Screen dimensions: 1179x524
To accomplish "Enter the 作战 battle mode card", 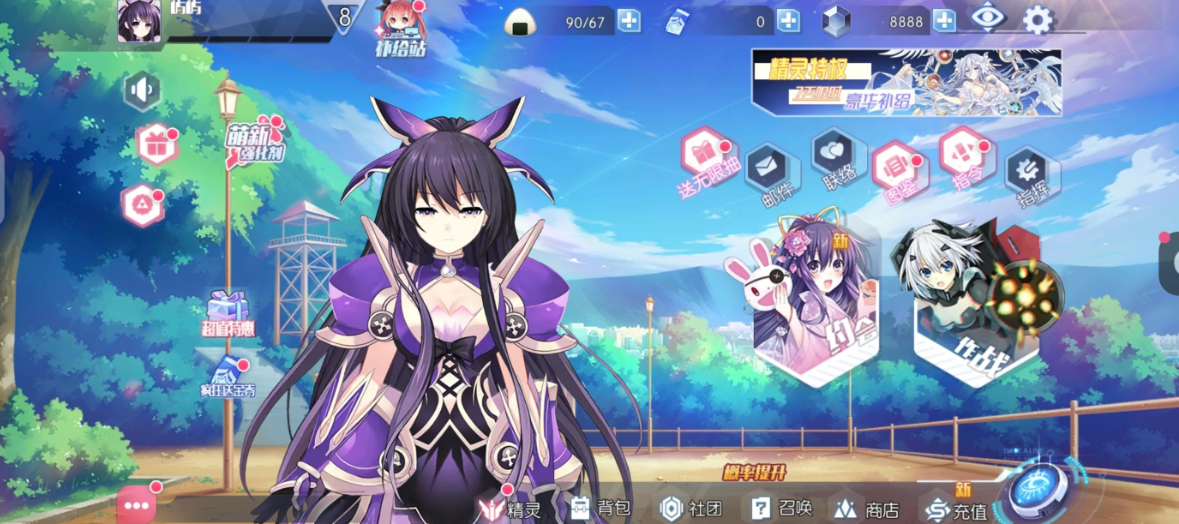I will tap(975, 300).
